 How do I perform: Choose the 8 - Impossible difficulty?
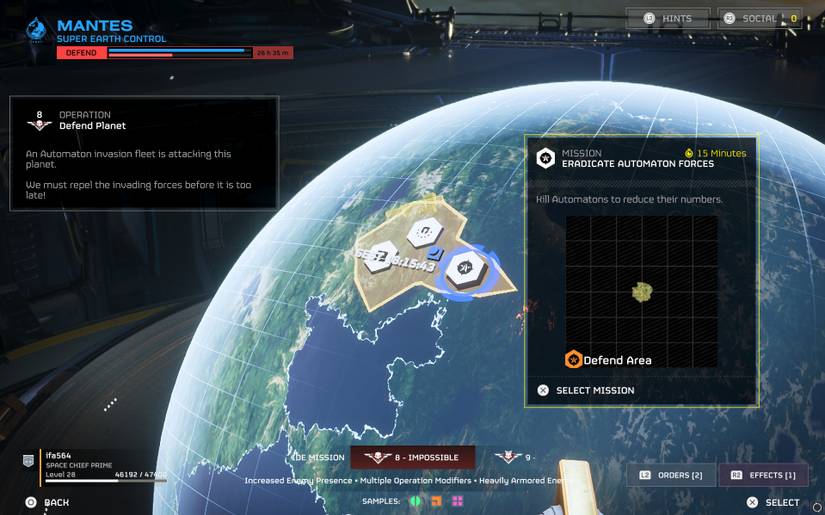pyautogui.click(x=412, y=457)
